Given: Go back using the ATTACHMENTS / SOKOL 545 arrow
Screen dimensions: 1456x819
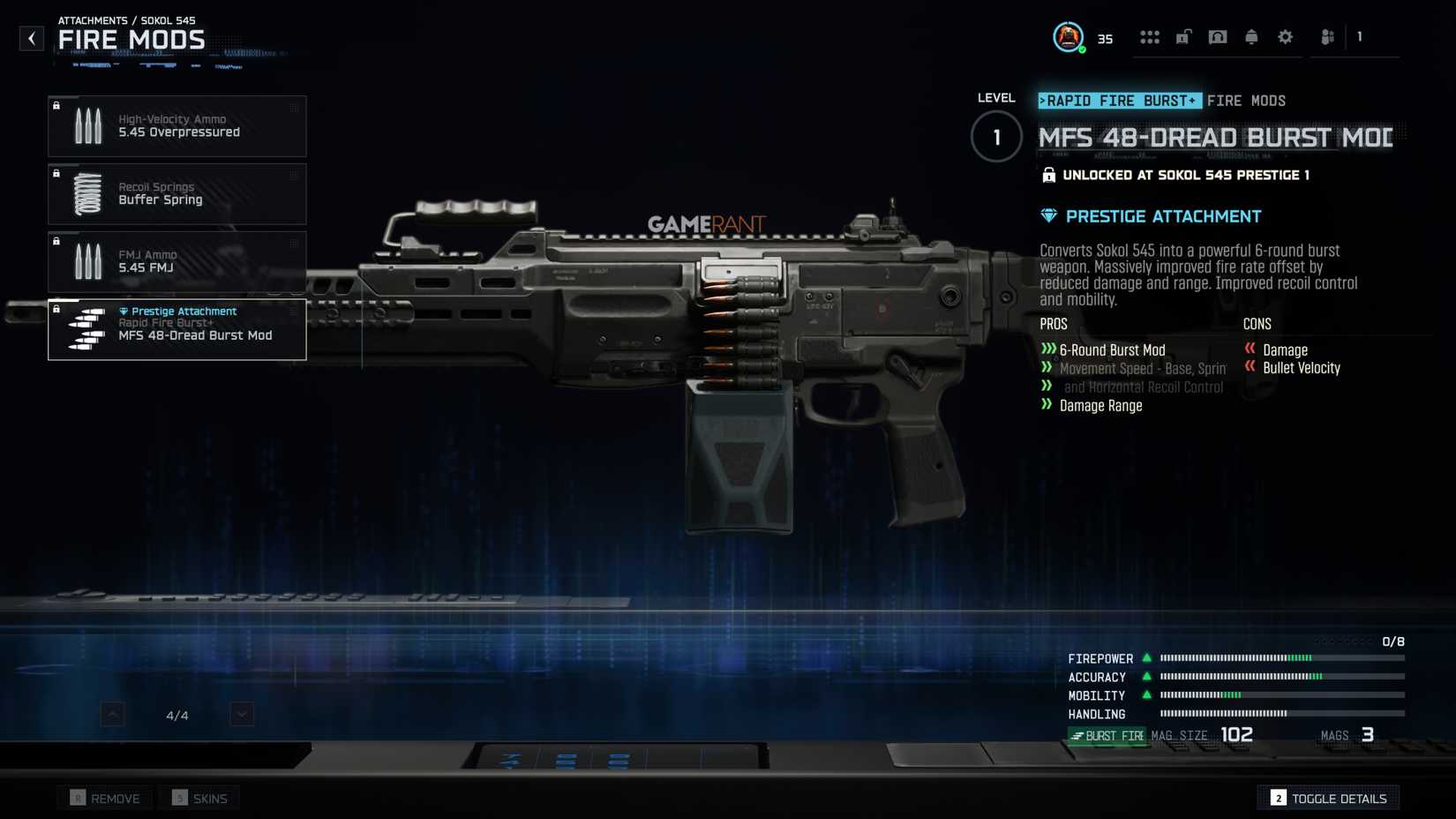Looking at the screenshot, I should click(x=32, y=38).
